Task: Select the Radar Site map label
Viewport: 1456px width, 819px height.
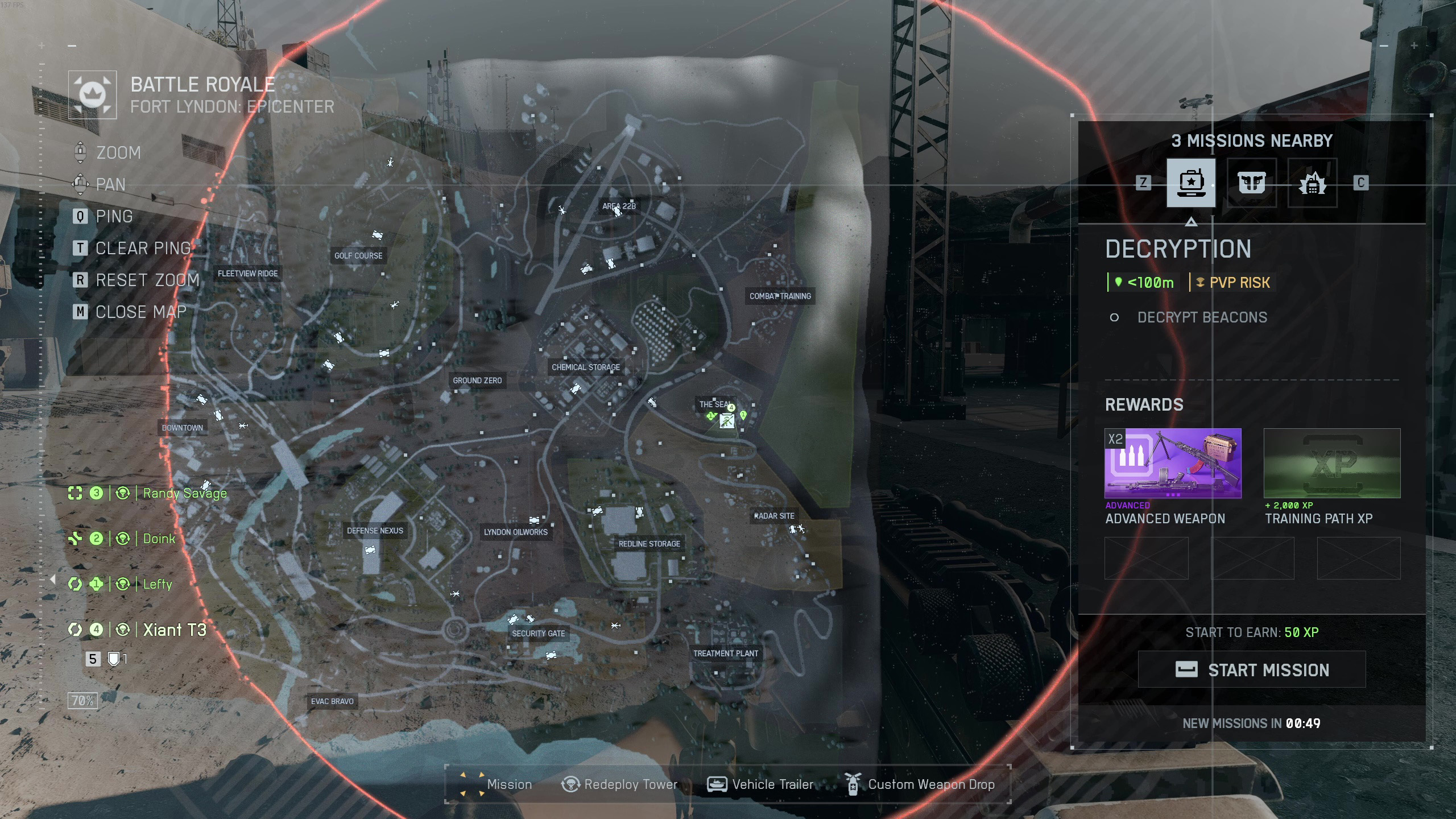Action: point(775,516)
